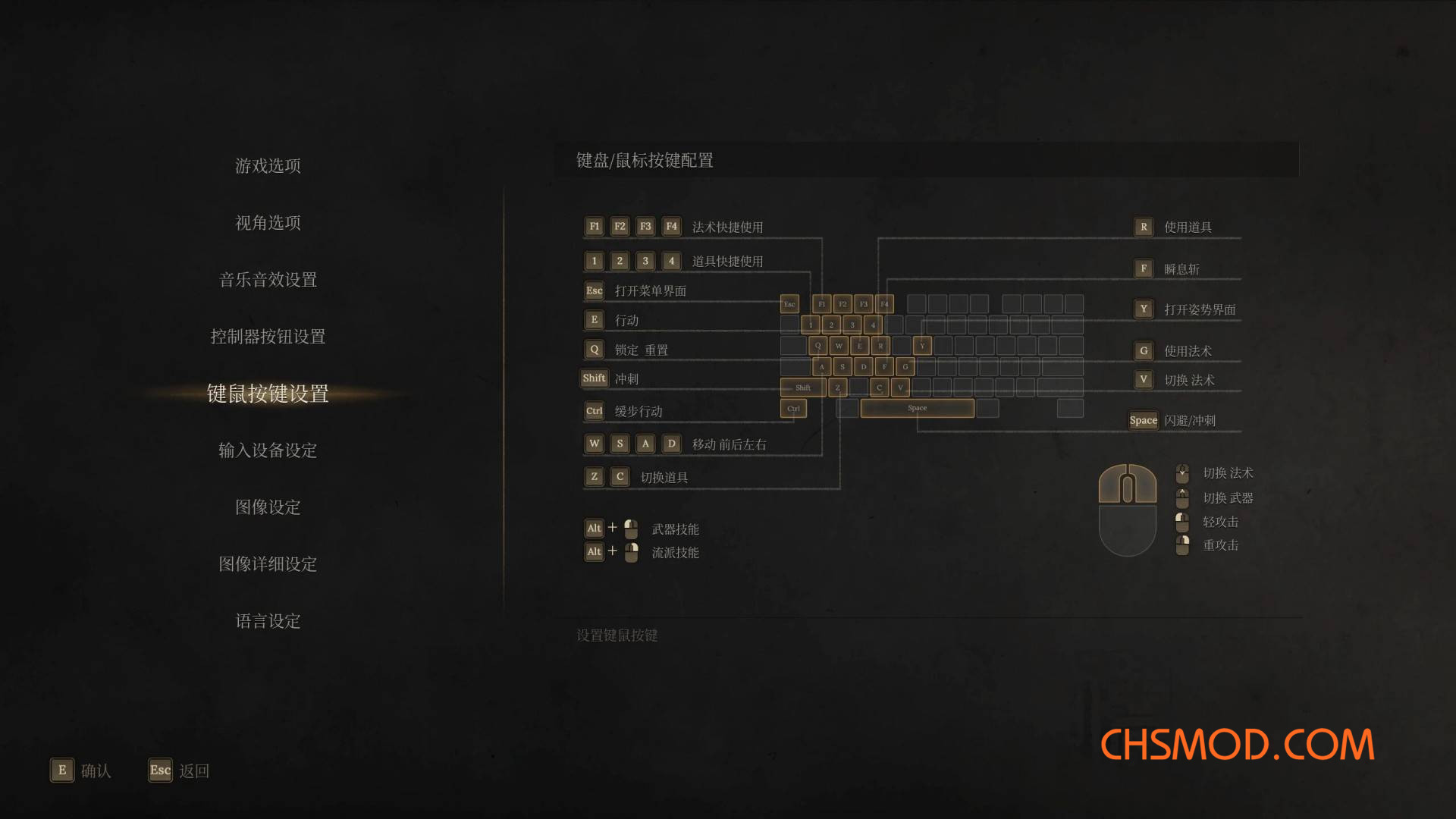The width and height of the screenshot is (1456, 819).
Task: Select the 视角选项 camera options entry
Action: tap(268, 222)
